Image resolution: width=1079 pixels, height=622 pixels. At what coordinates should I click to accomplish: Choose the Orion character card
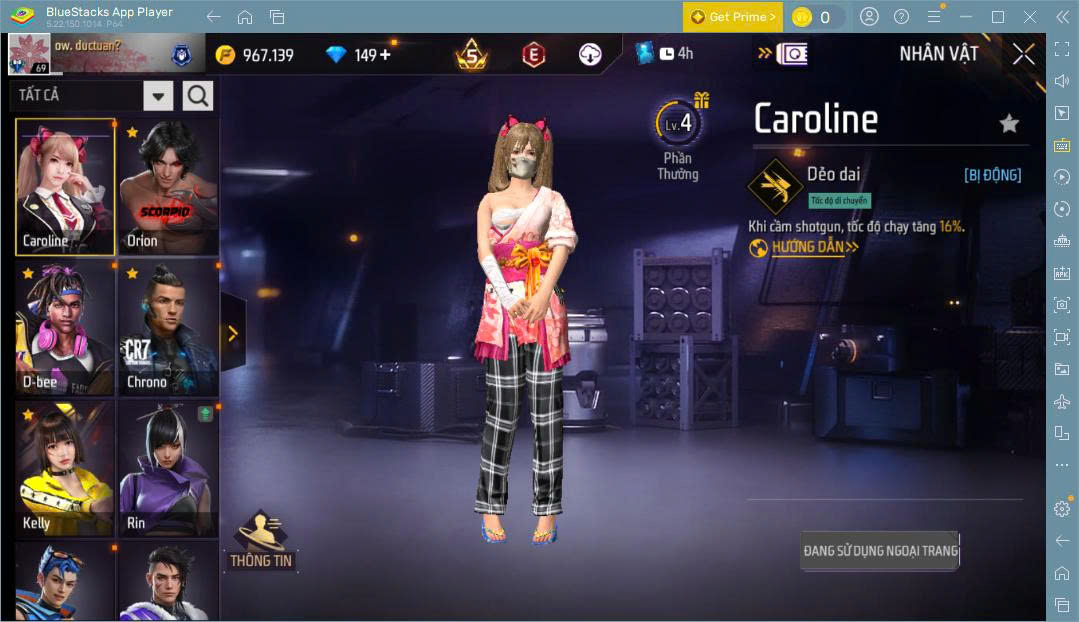pyautogui.click(x=168, y=187)
